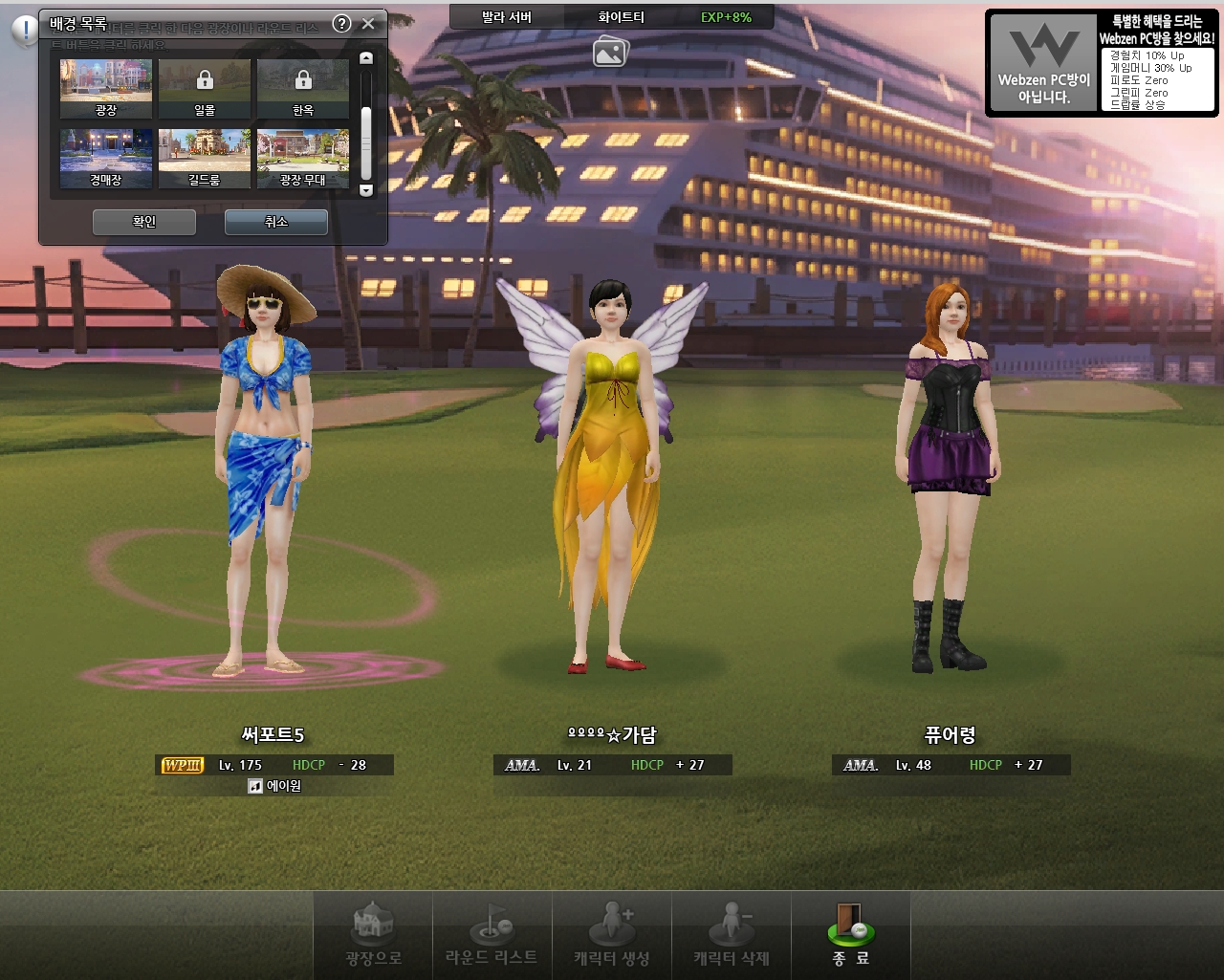Image resolution: width=1224 pixels, height=980 pixels.
Task: Exit the game with 종료
Action: [850, 935]
